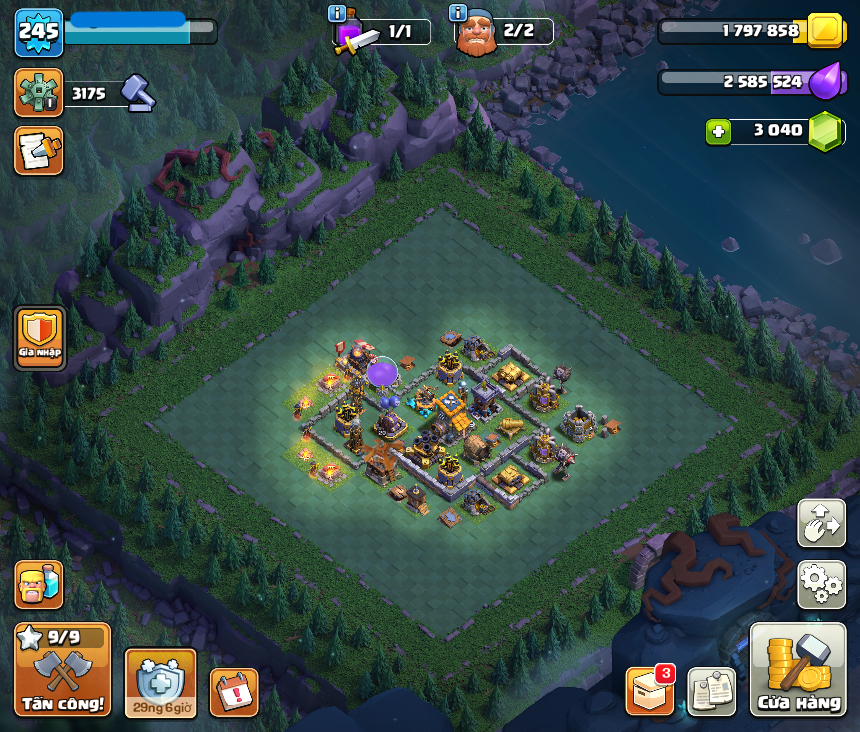
Task: Tap the Tấn công! attack button
Action: (x=62, y=669)
